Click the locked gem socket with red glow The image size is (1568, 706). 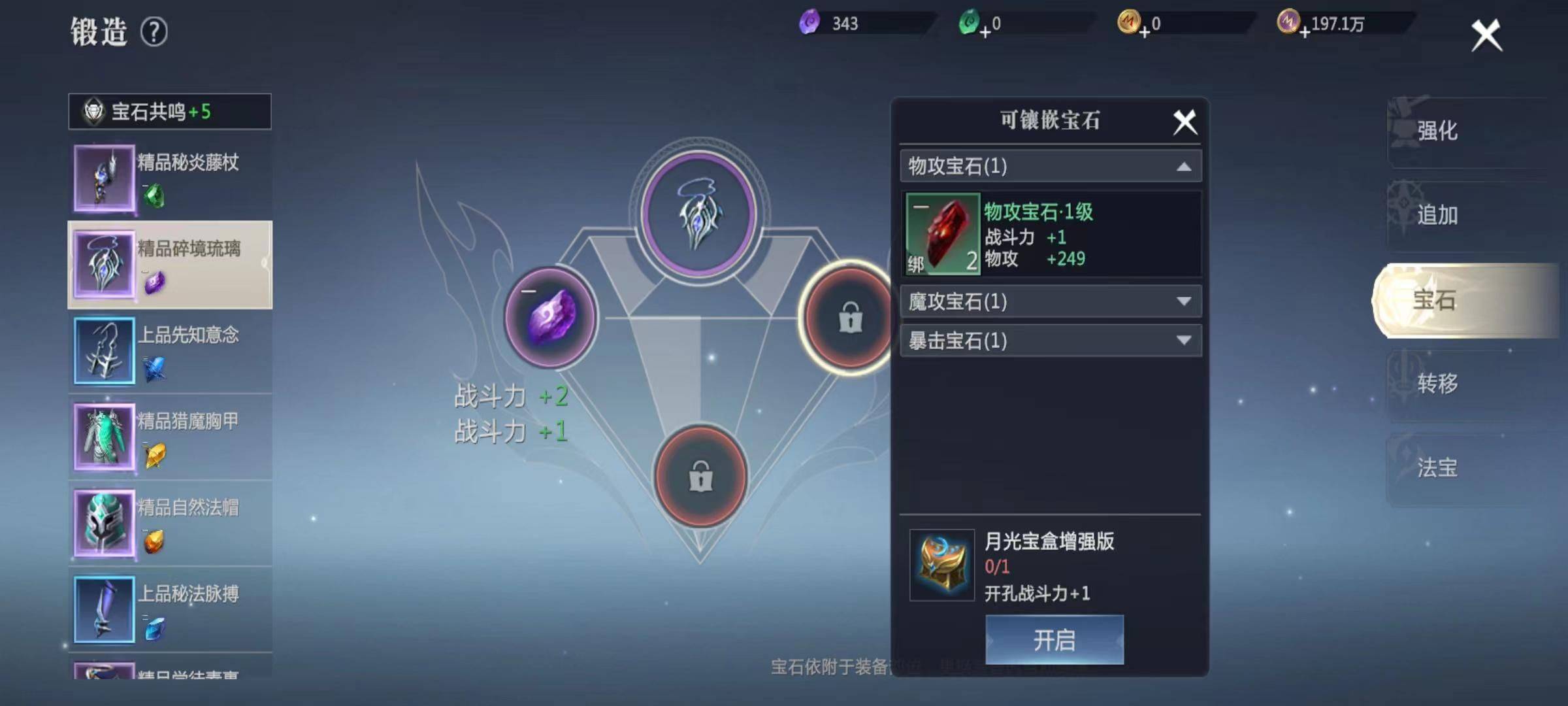pos(847,318)
